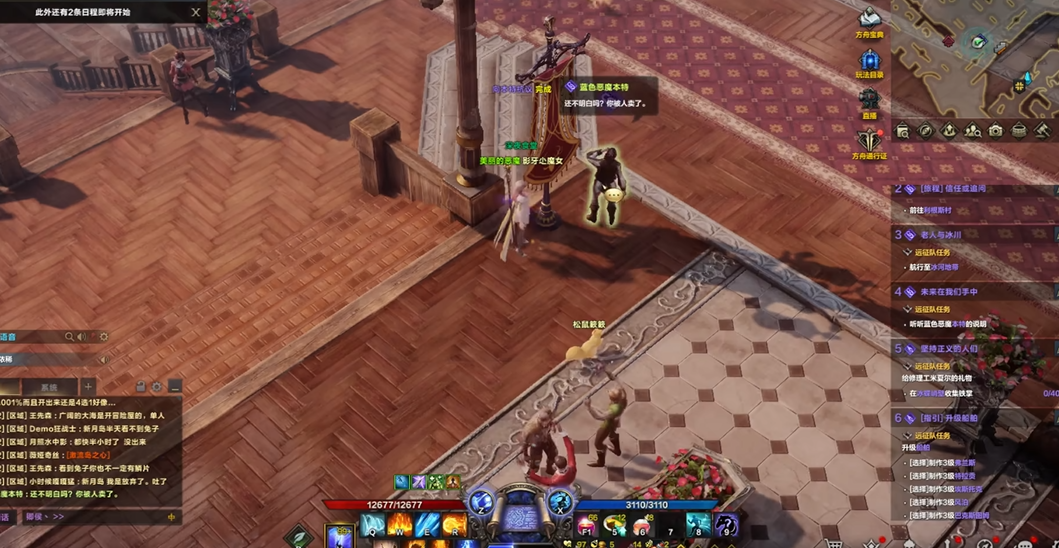Use the F1 health potion slot
Screen dimensions: 1059x548
(589, 524)
